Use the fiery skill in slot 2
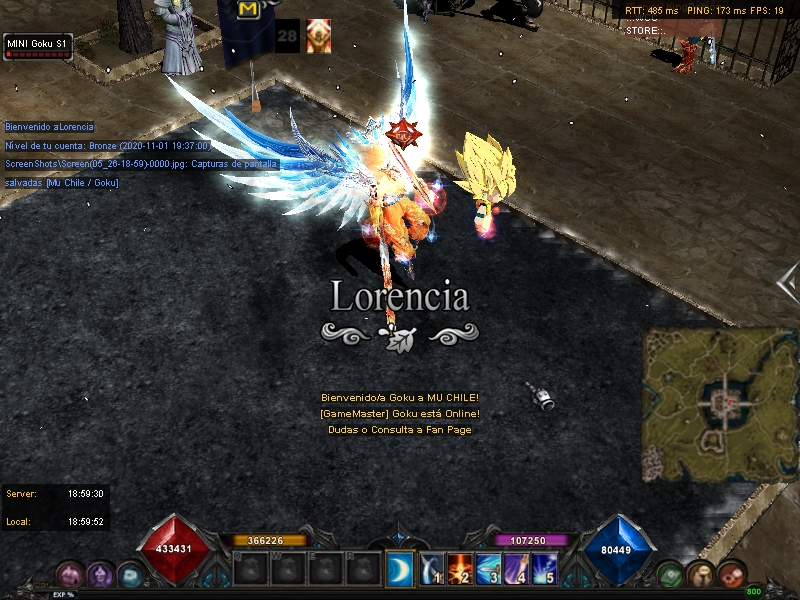Screen dimensions: 800x600 point(461,568)
